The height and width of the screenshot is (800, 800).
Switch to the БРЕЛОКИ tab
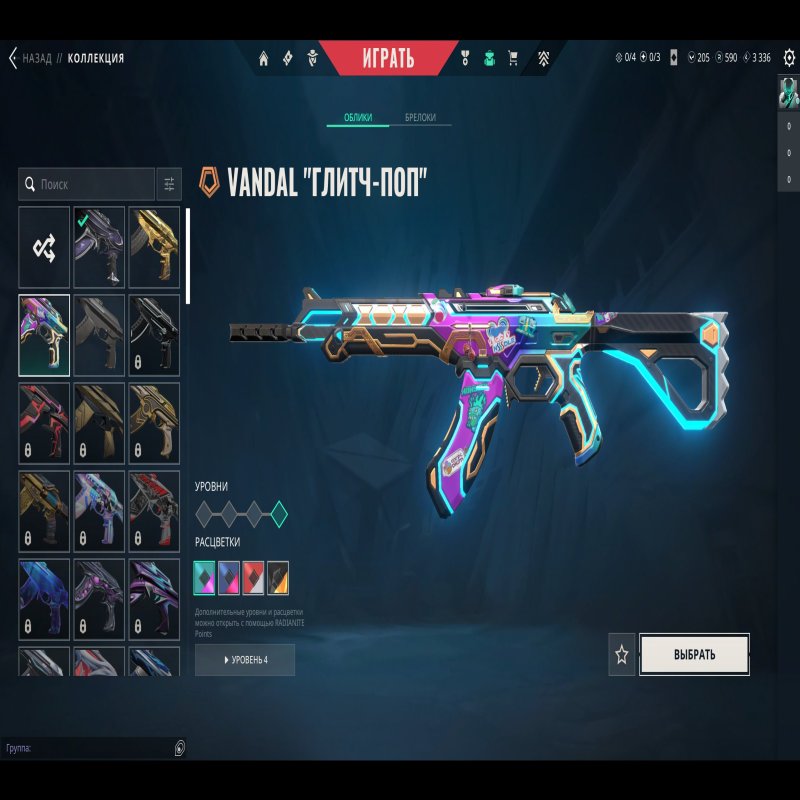pos(419,118)
